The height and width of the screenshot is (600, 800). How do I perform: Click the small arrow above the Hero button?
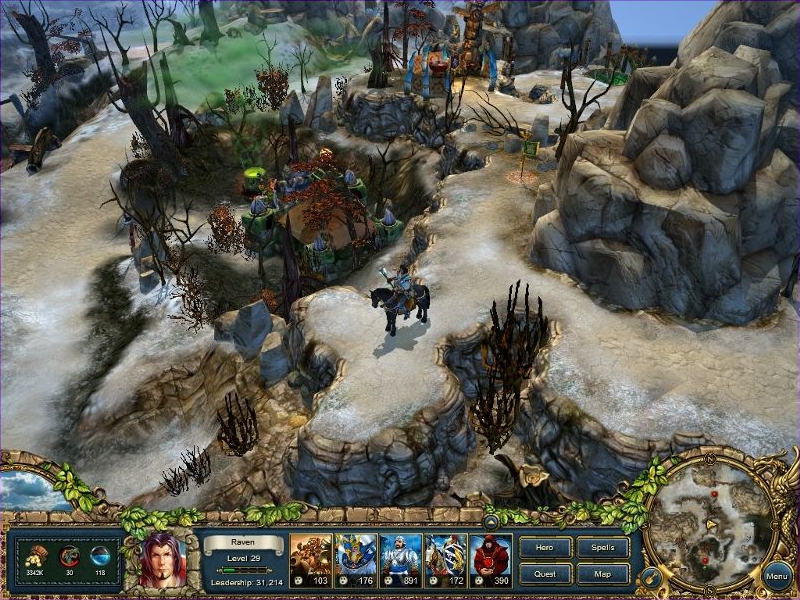click(x=491, y=521)
